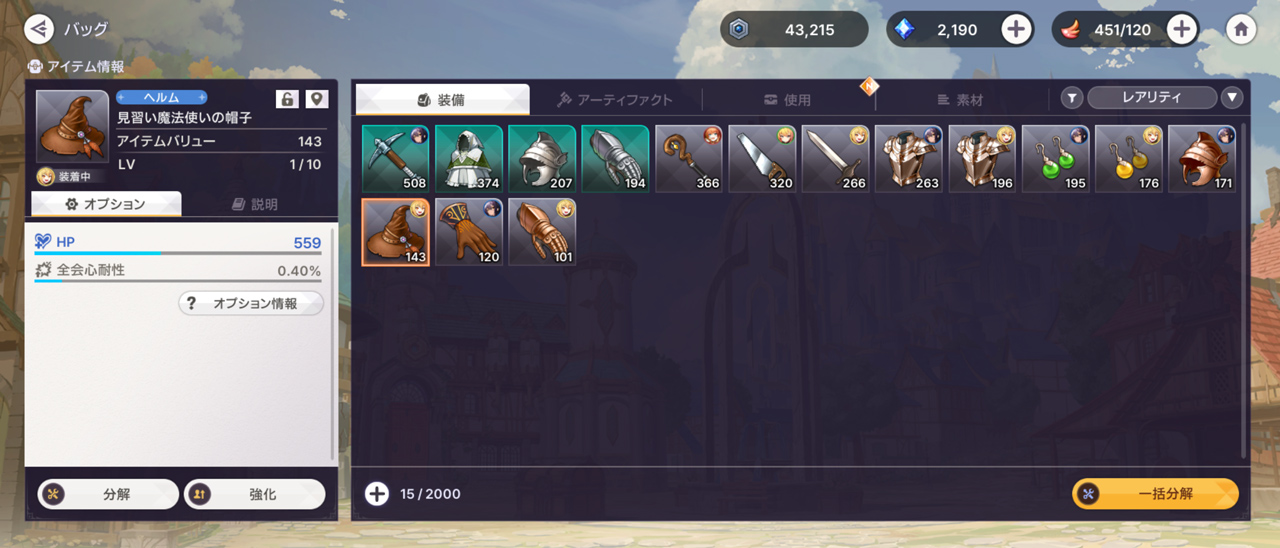Add more blue gems
The width and height of the screenshot is (1280, 548).
pyautogui.click(x=1016, y=29)
